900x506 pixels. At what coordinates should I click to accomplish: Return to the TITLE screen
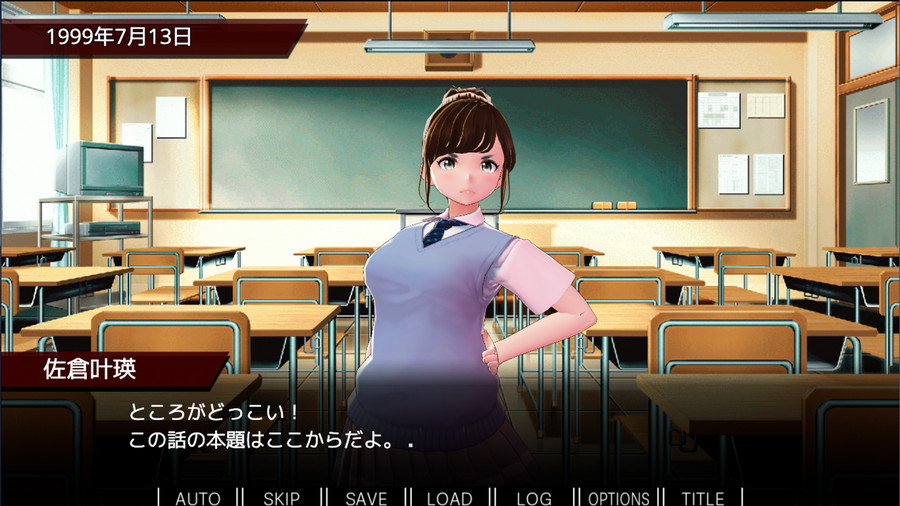(x=703, y=498)
